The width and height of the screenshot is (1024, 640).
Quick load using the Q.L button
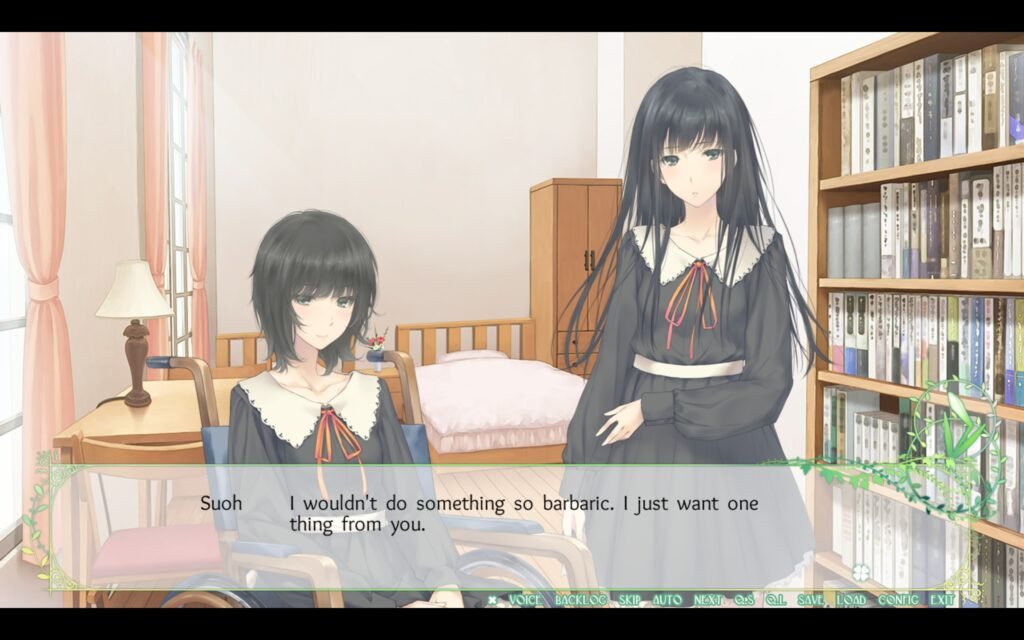pyautogui.click(x=776, y=600)
